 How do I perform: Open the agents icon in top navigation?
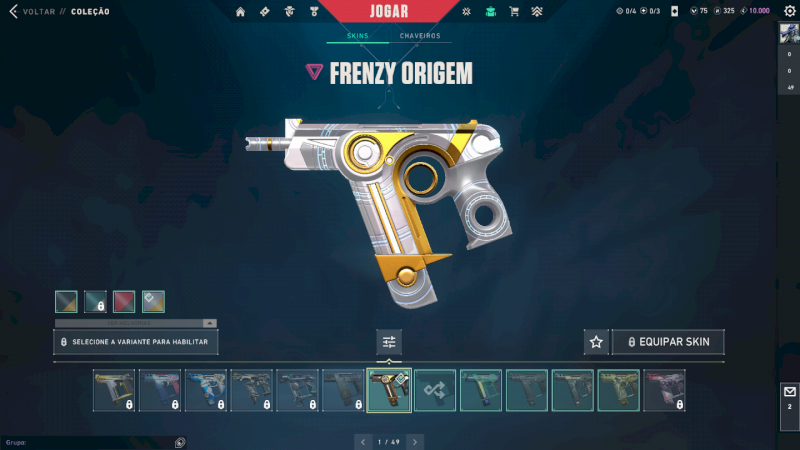point(289,12)
